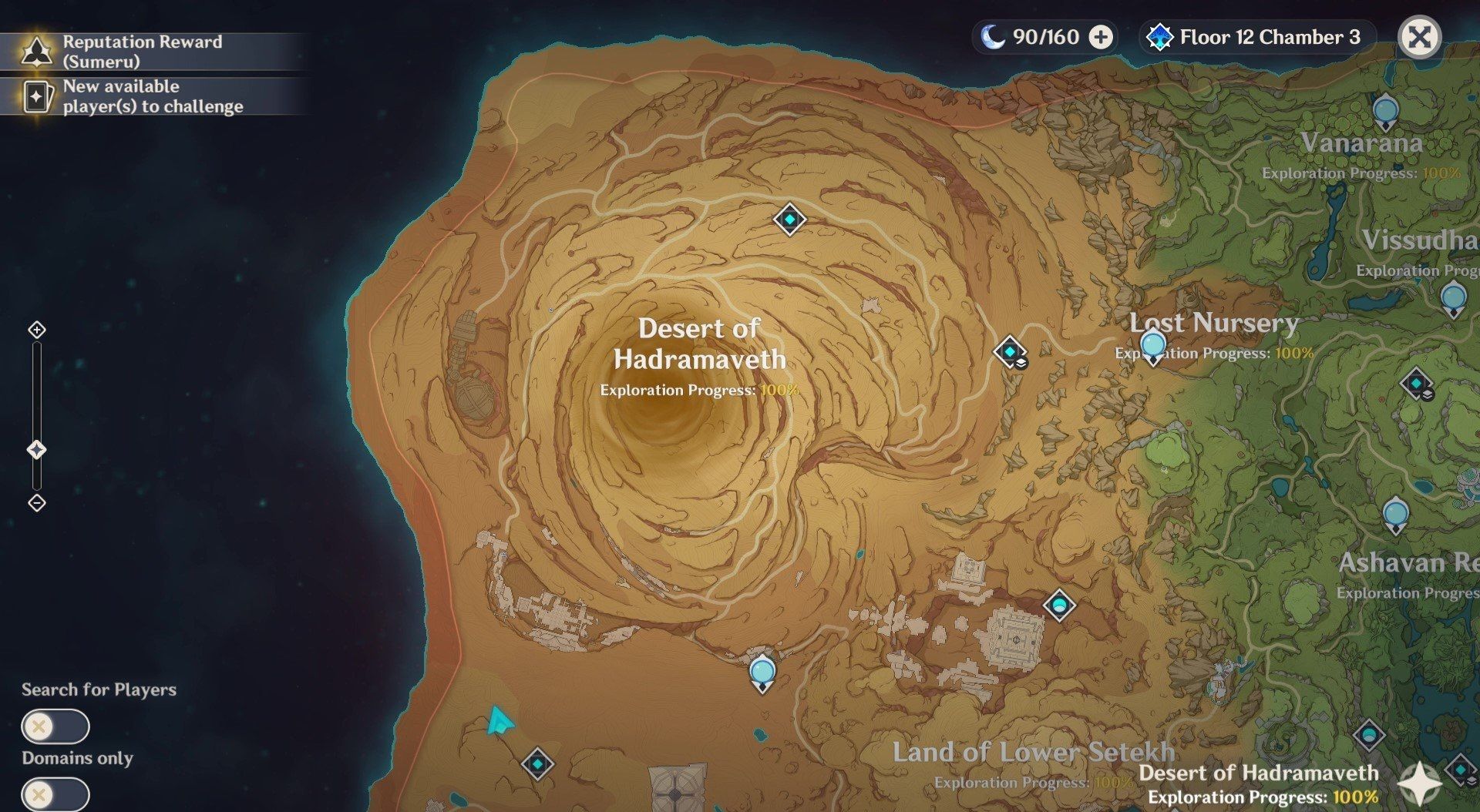Open the Statue of the Seven near Vissudha

pyautogui.click(x=1454, y=294)
